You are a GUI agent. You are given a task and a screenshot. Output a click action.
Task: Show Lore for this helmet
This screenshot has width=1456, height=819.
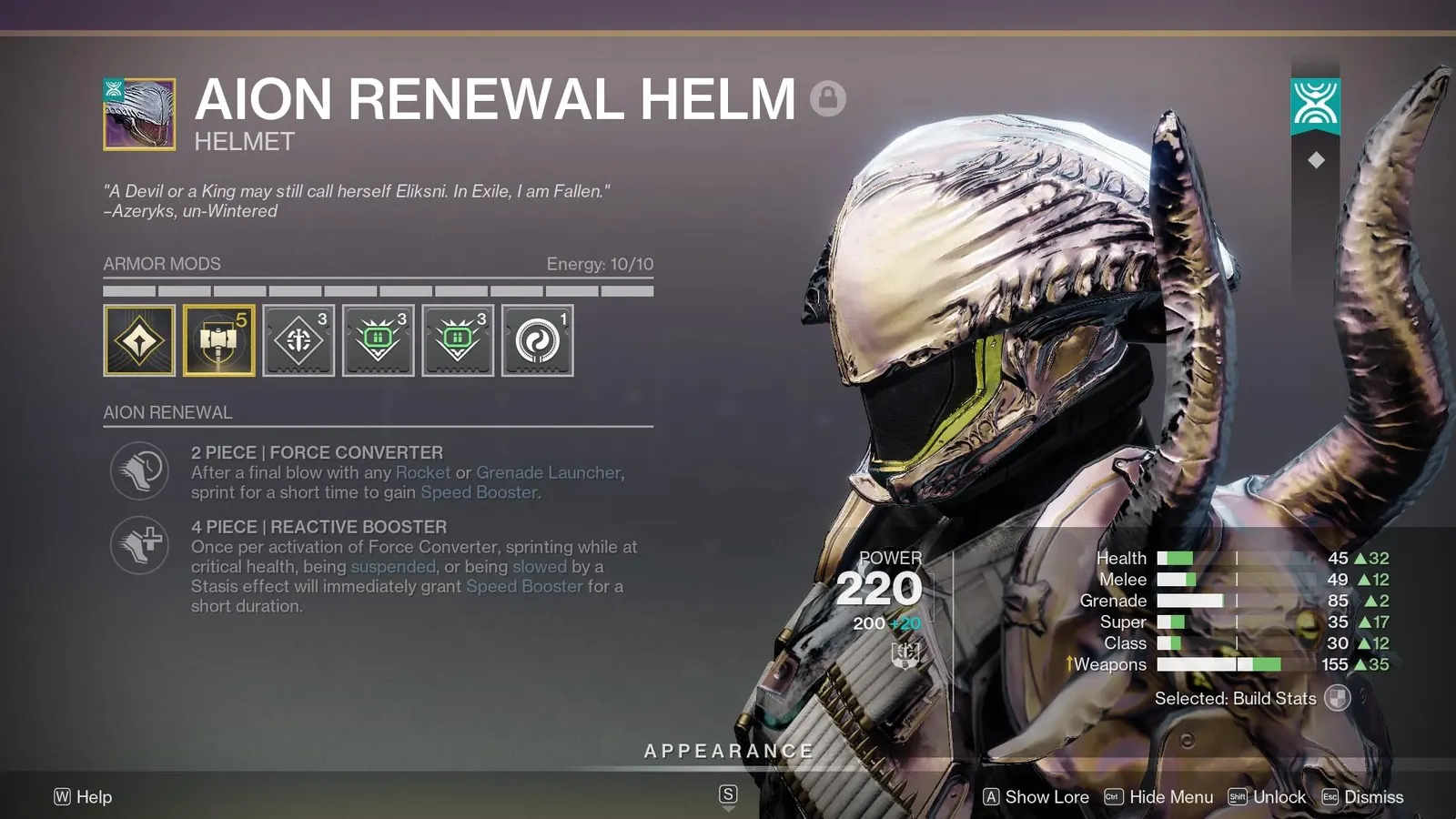1036,797
